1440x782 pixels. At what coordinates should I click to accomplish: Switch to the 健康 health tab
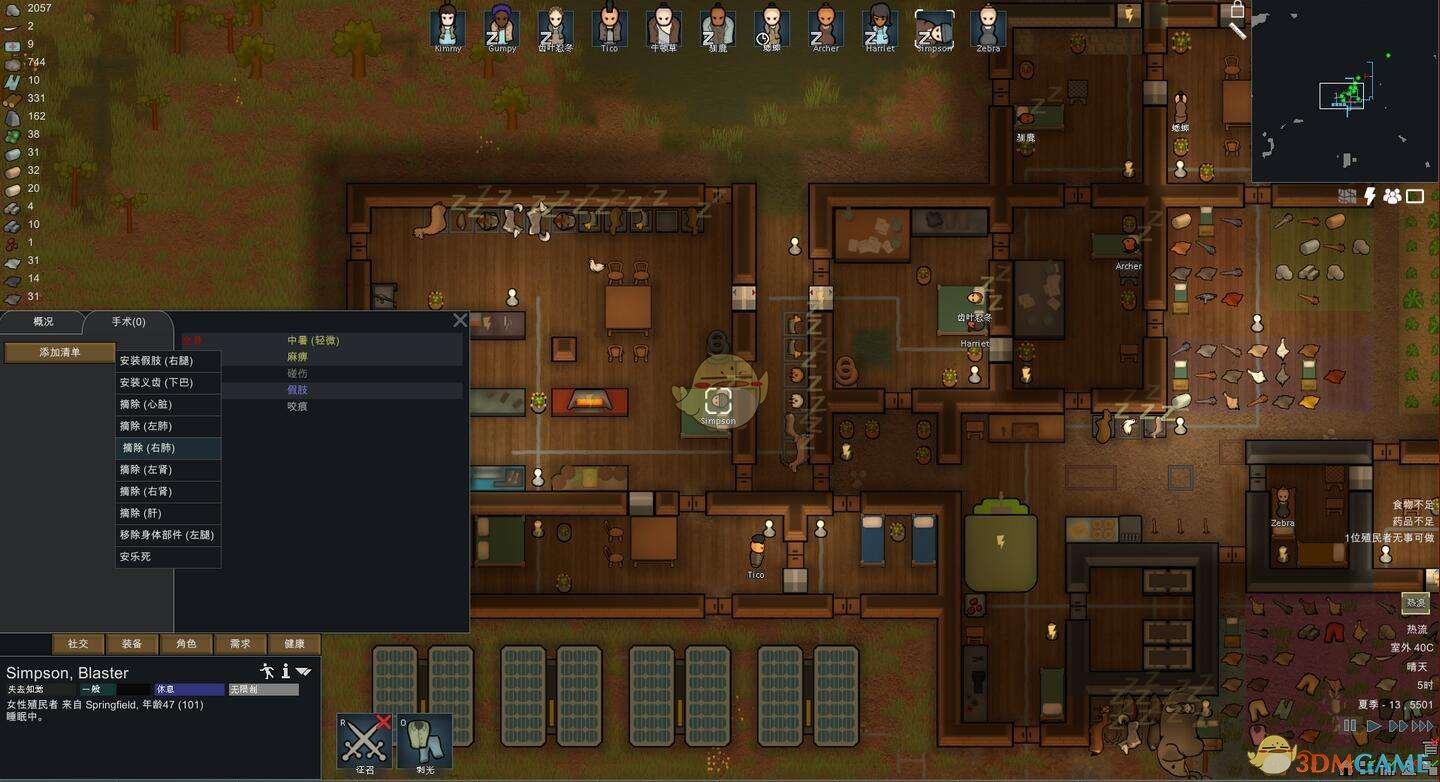coord(294,644)
